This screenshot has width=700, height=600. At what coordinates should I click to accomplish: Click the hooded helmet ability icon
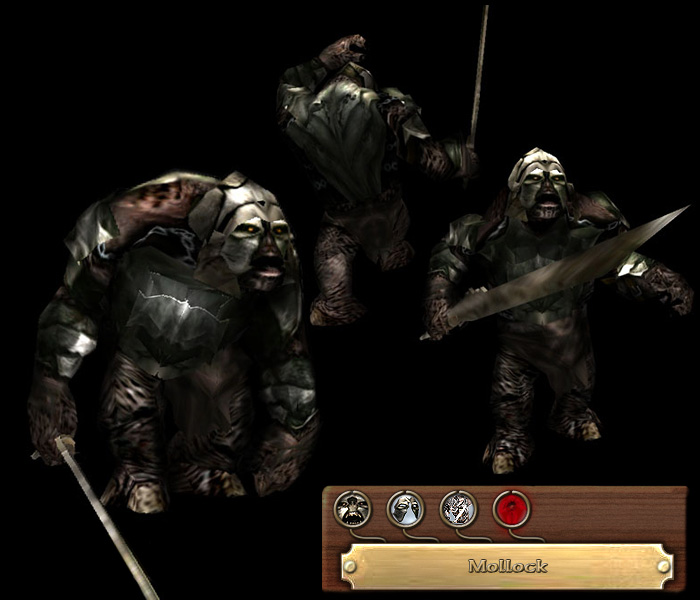point(405,508)
